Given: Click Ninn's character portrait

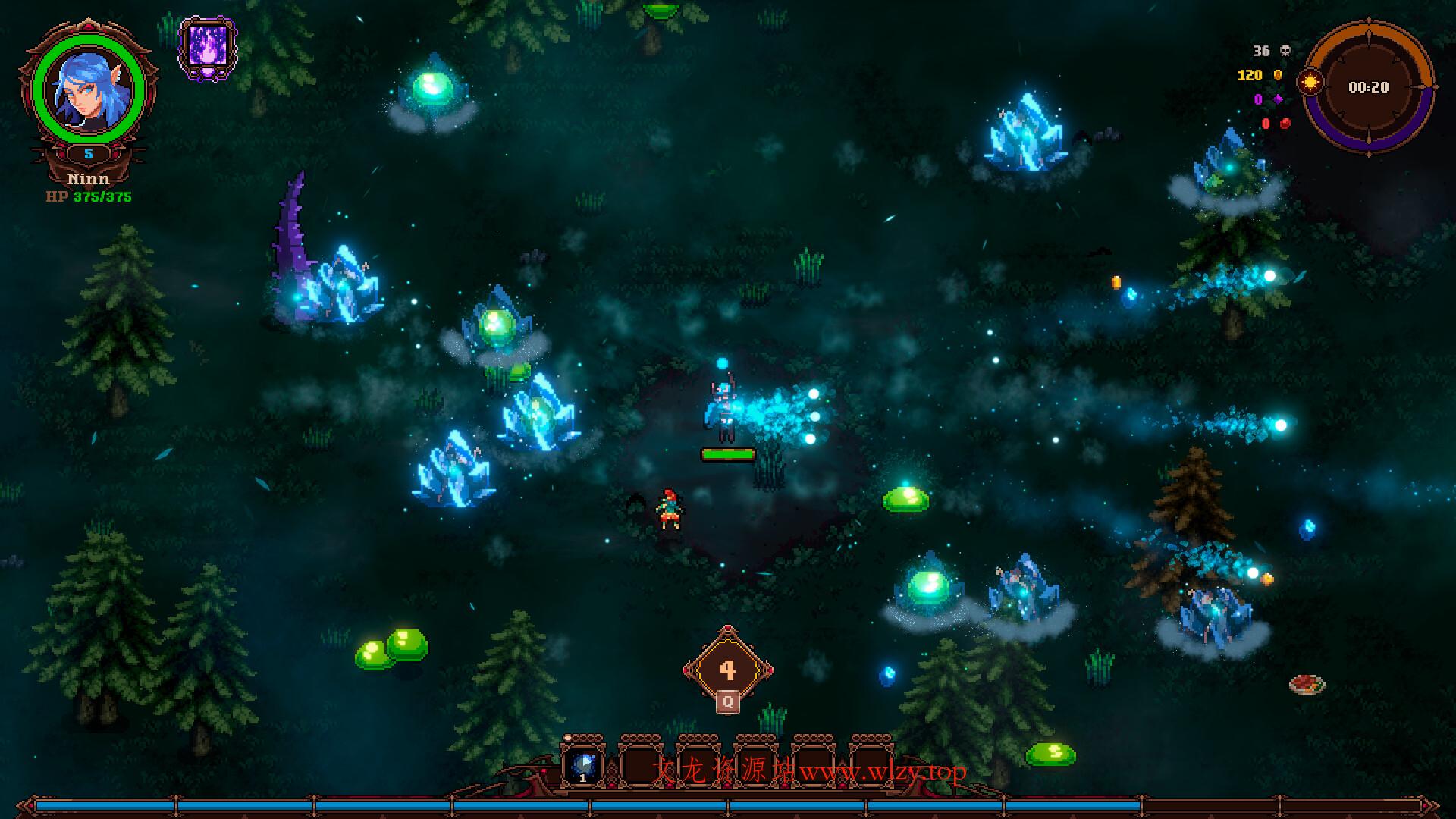Looking at the screenshot, I should tap(88, 89).
